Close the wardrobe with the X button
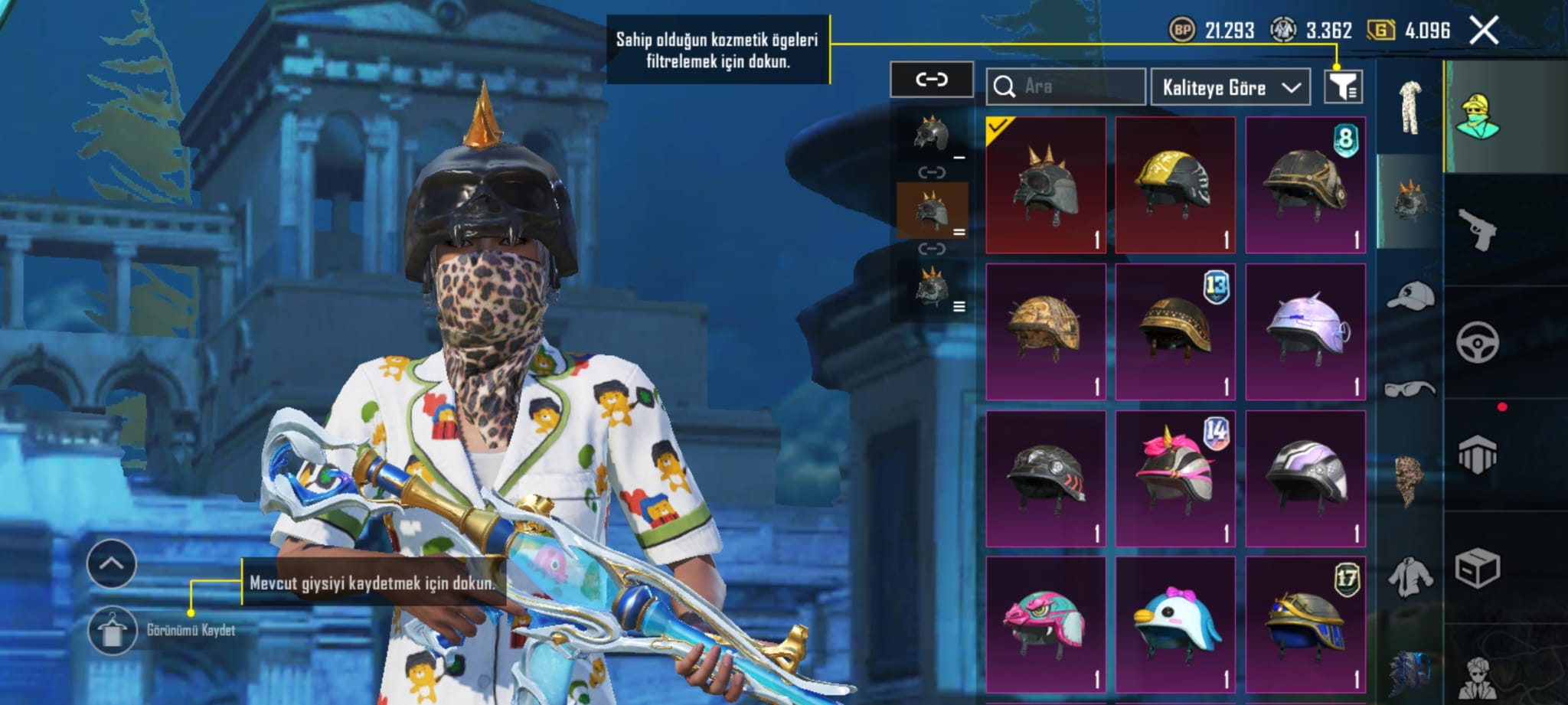 [x=1484, y=31]
